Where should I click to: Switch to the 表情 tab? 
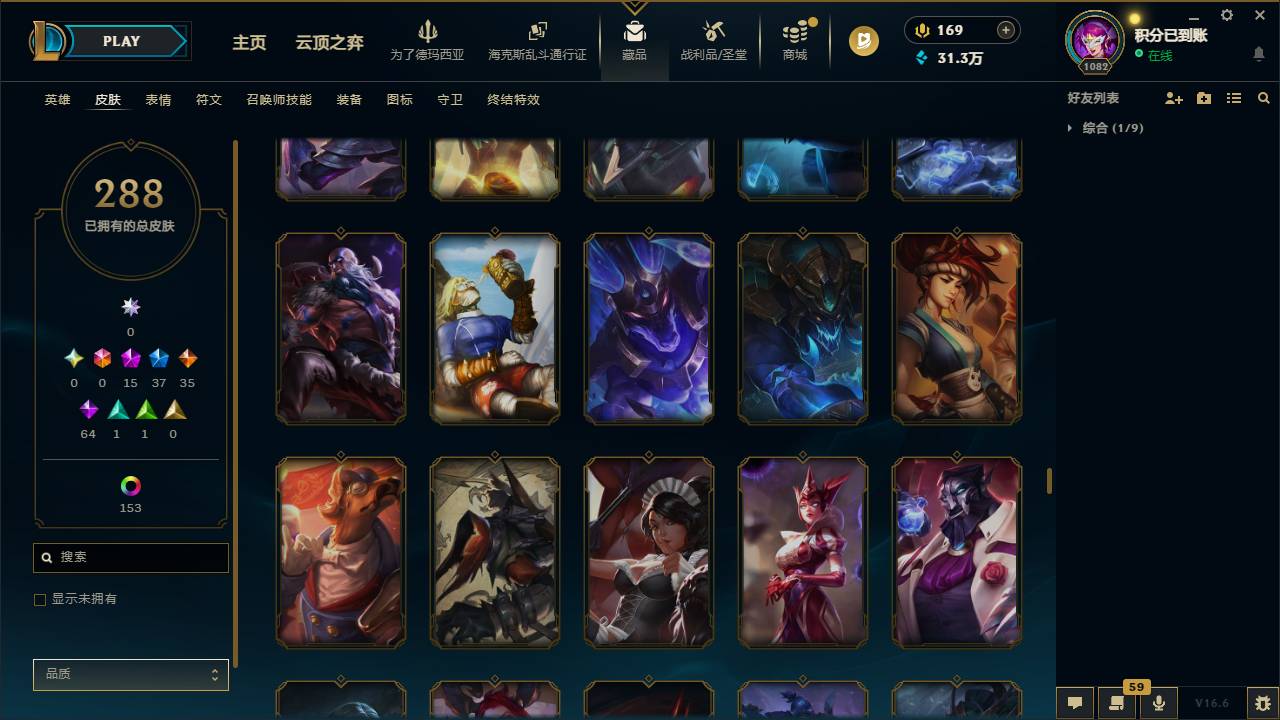(158, 100)
